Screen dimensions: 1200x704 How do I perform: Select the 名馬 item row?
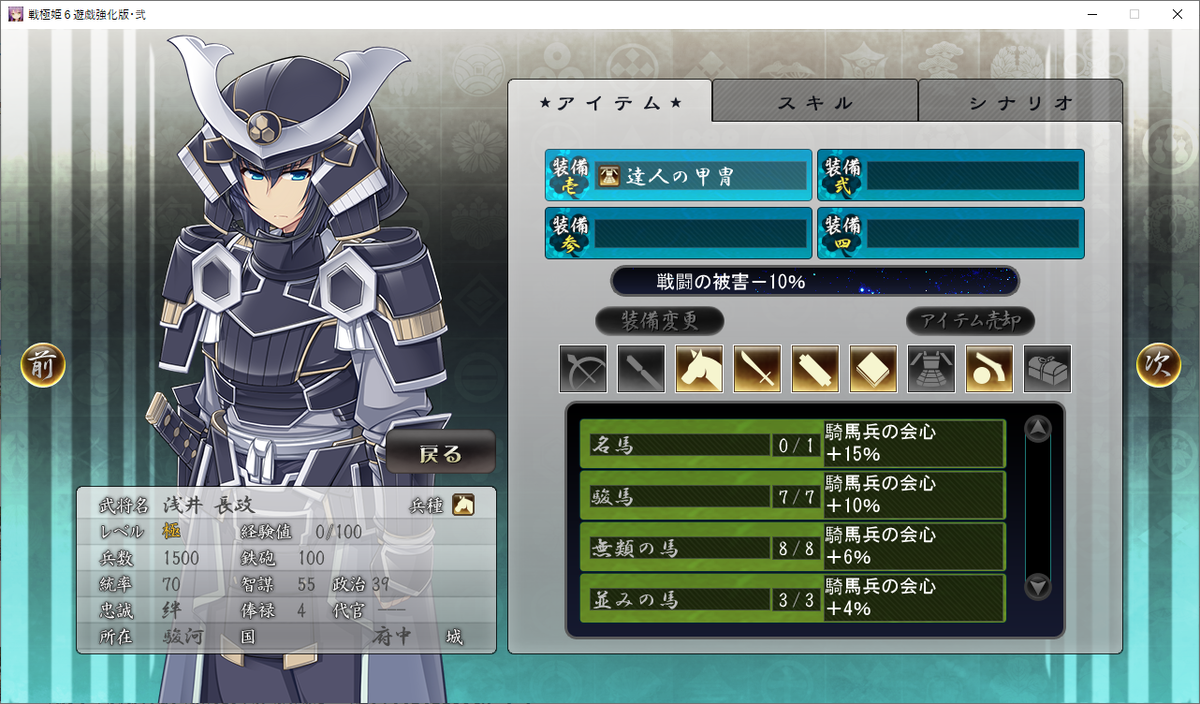click(x=700, y=444)
